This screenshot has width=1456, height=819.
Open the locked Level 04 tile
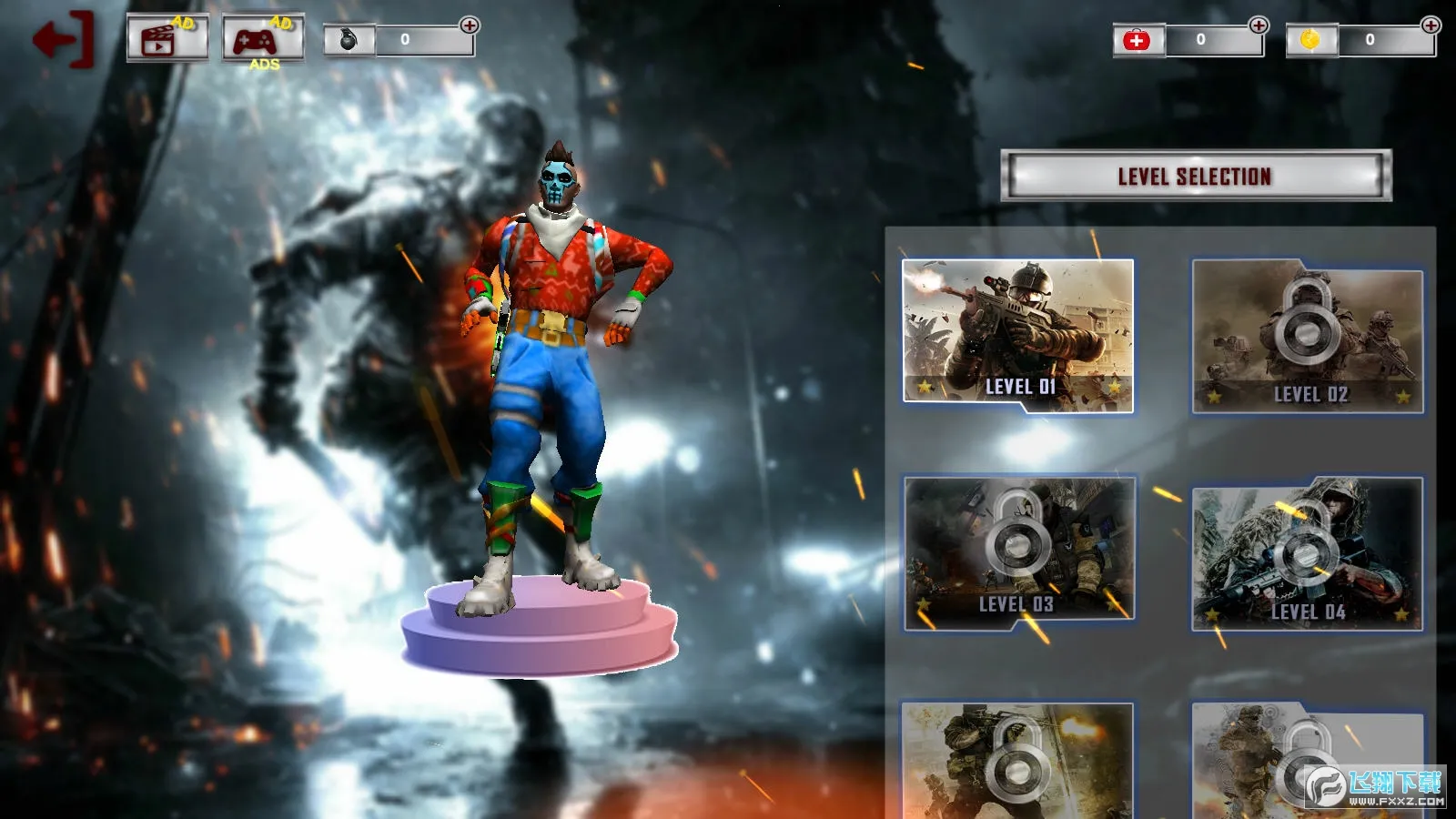click(1308, 554)
